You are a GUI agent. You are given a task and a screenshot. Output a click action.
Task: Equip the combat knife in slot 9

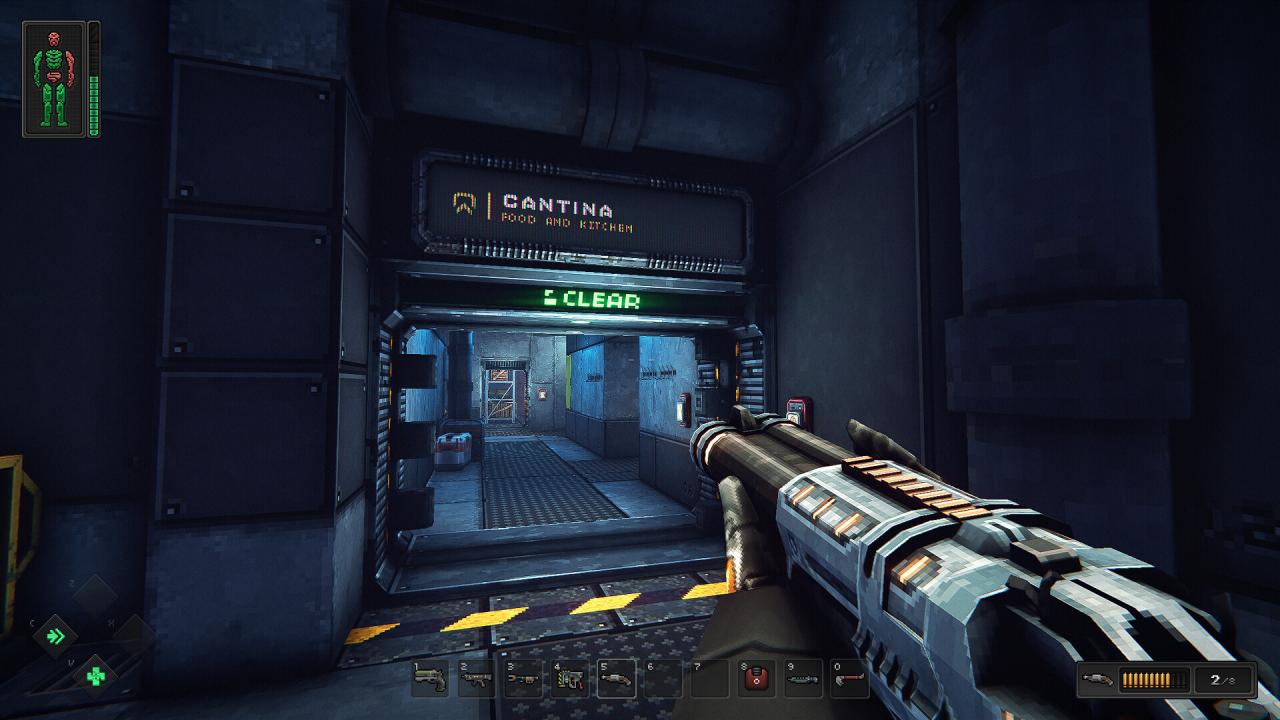(802, 679)
